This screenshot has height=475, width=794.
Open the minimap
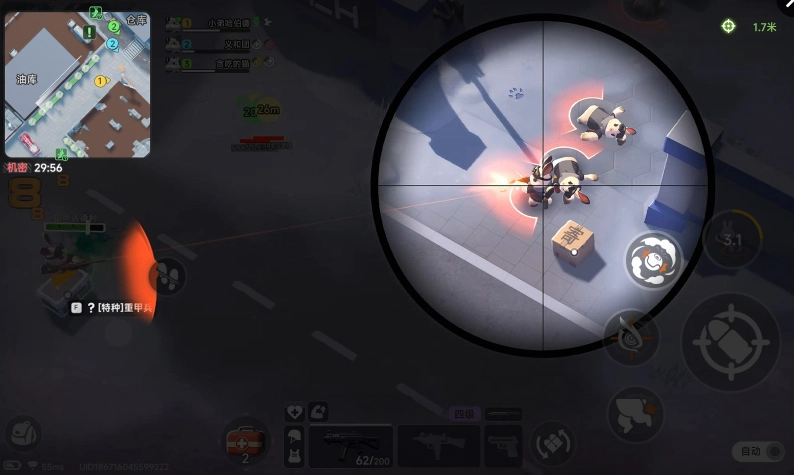(77, 85)
